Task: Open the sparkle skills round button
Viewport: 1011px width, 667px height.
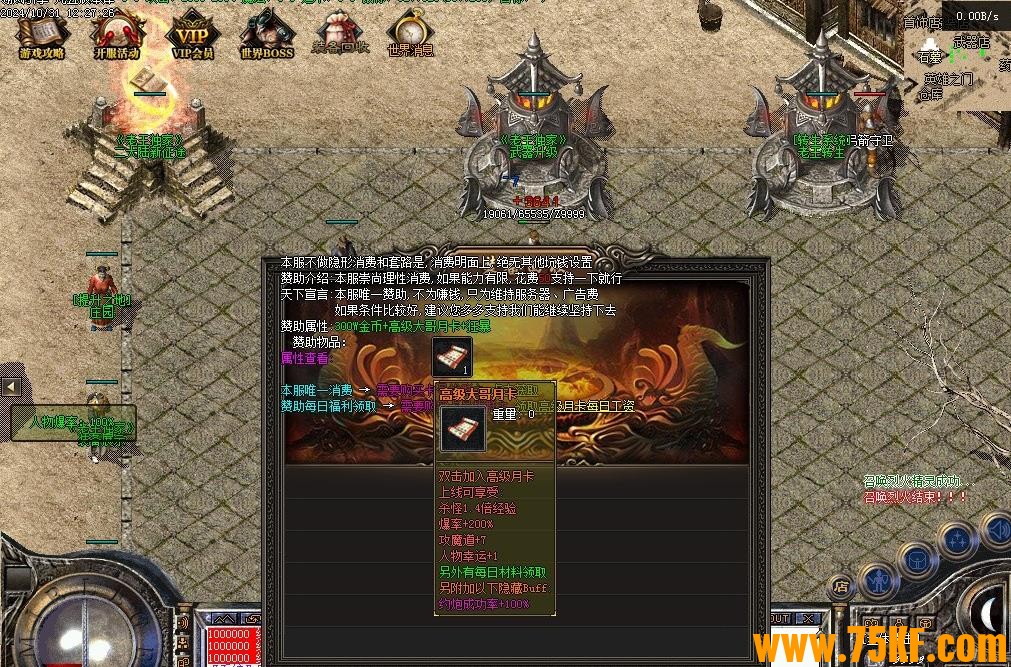Action: [957, 541]
